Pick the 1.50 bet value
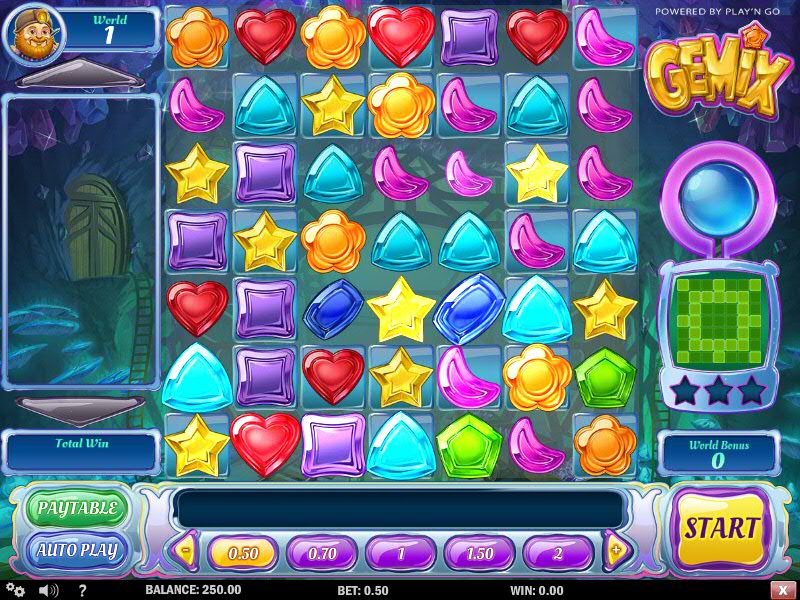 point(480,553)
